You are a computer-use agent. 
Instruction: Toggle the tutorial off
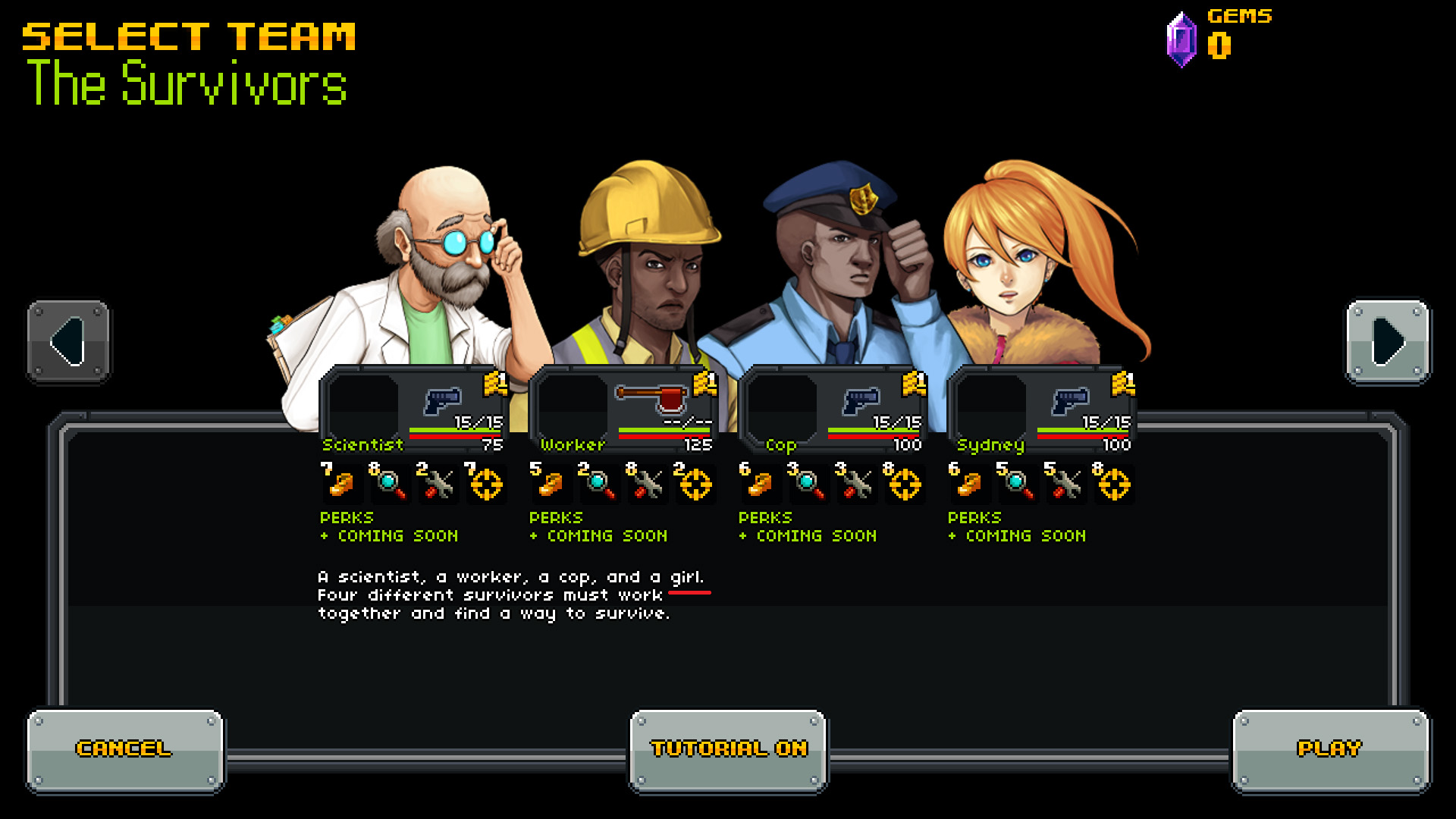point(729,748)
